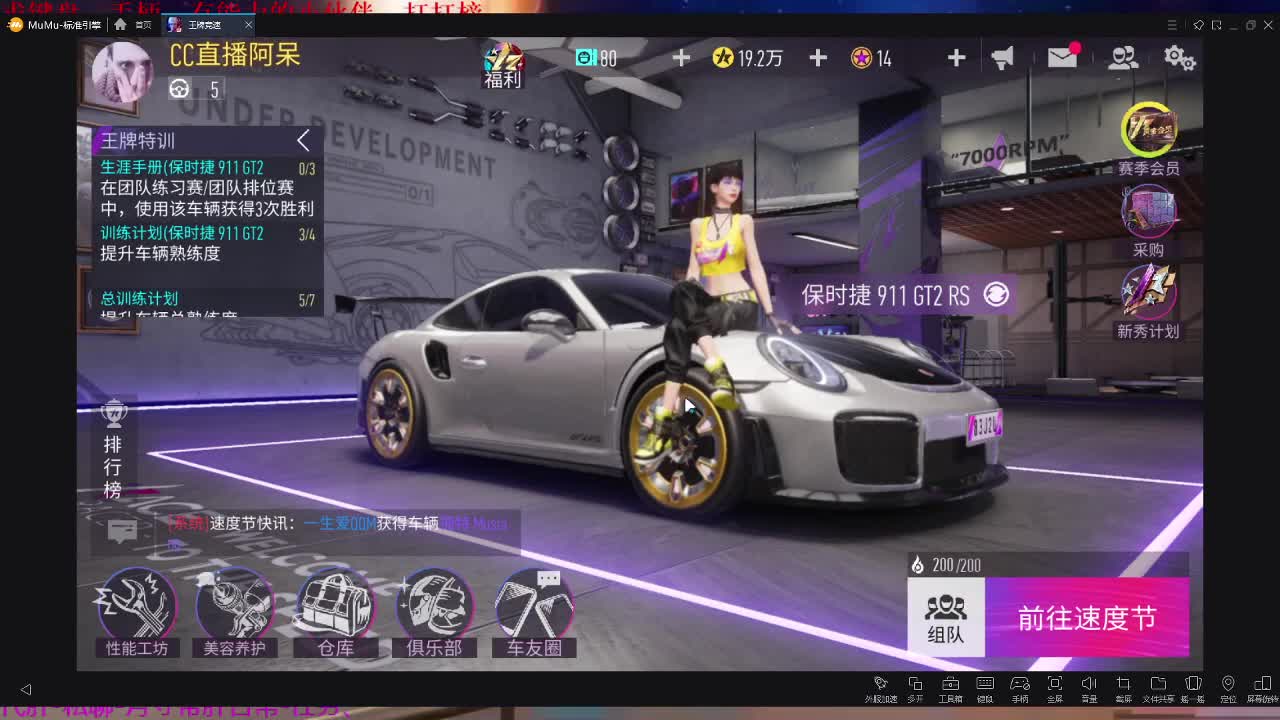Open the 仓库 warehouse bag icon
Image resolution: width=1280 pixels, height=720 pixels.
[334, 605]
